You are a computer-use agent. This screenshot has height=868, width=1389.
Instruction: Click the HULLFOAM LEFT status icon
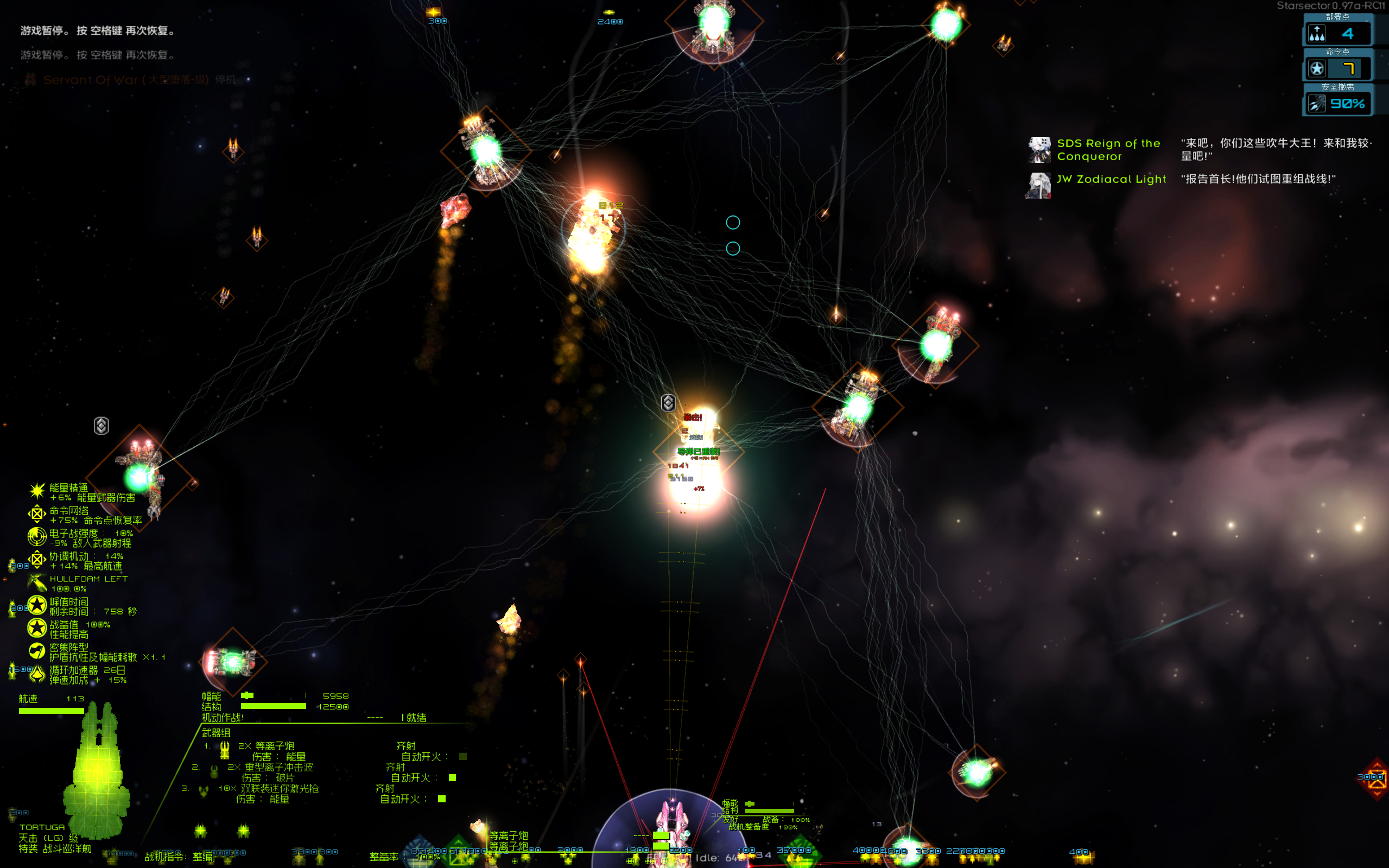pos(37,582)
